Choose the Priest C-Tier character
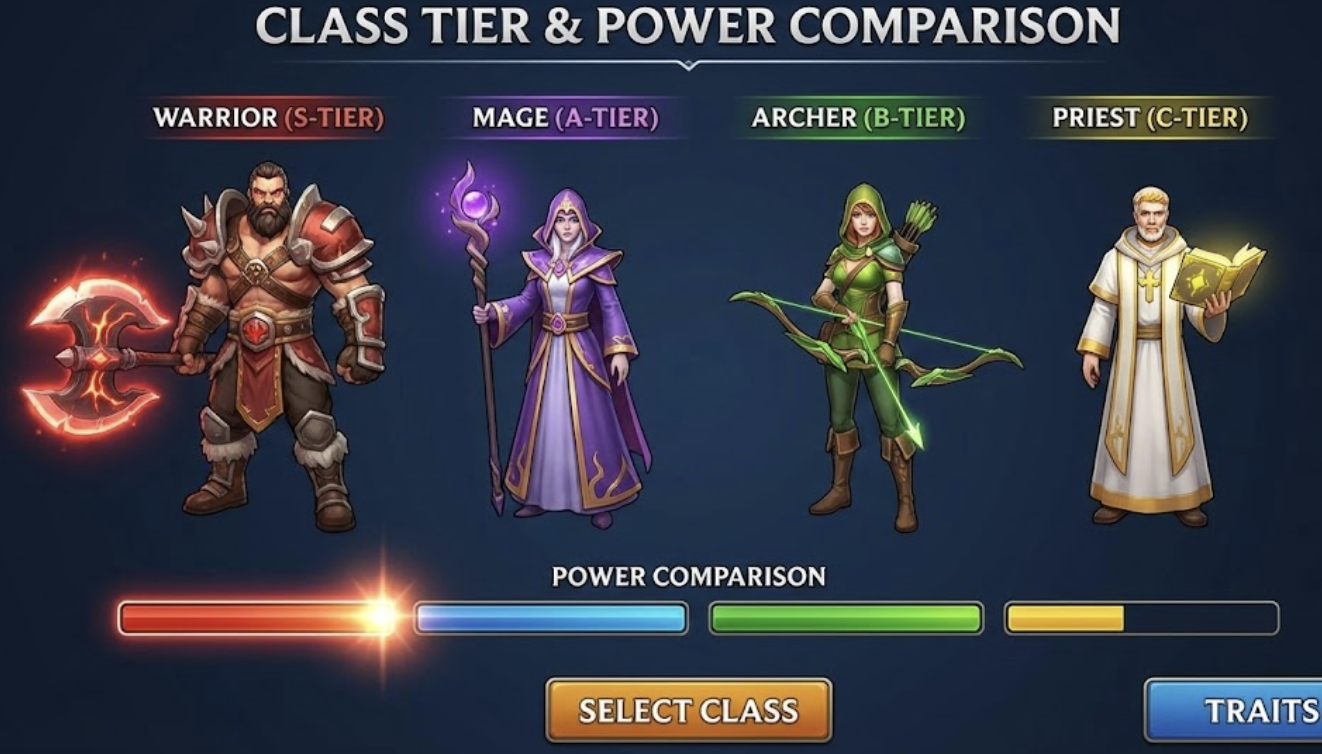This screenshot has height=754, width=1322. click(1150, 355)
